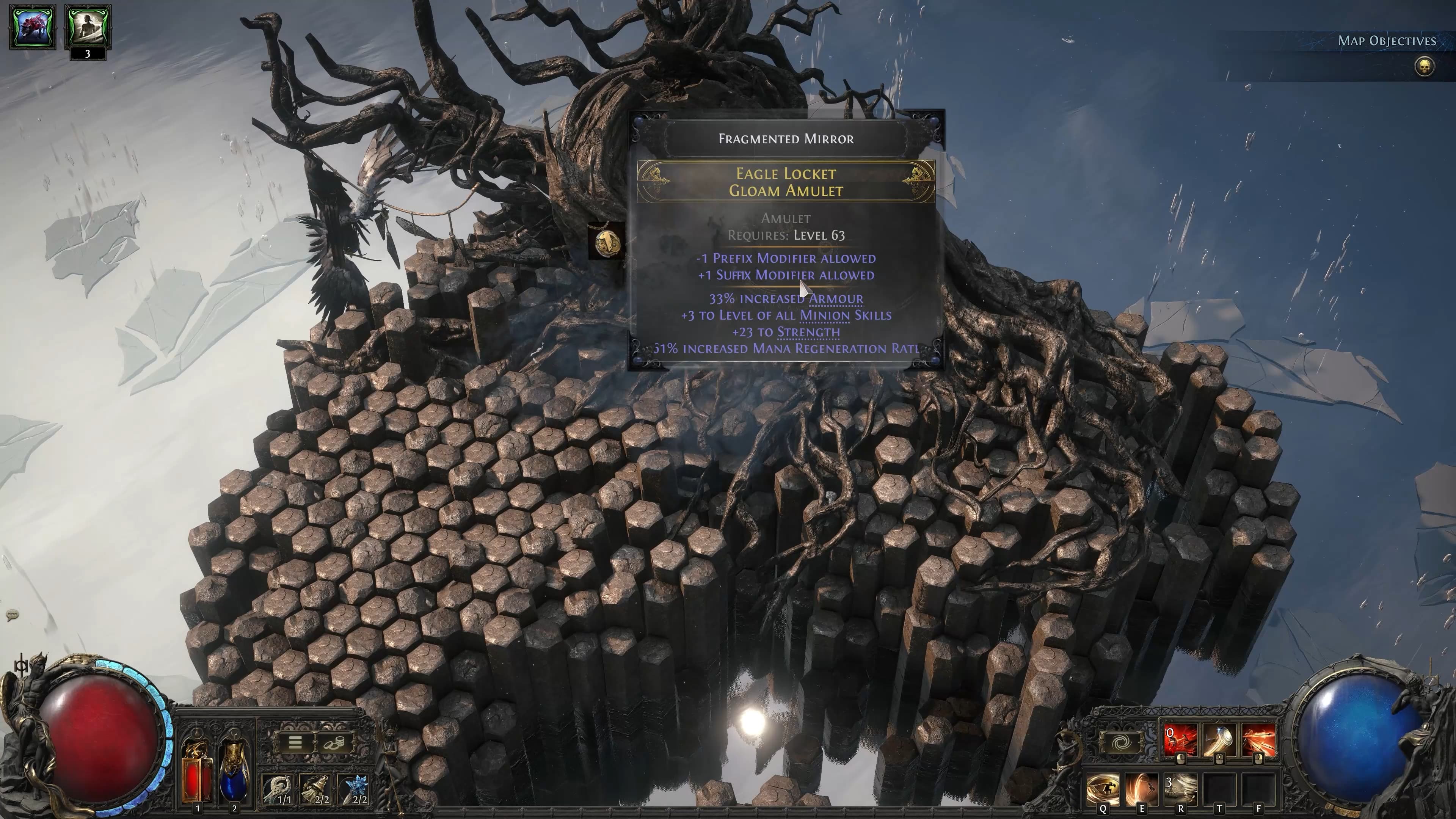Select the glowing sling projectile skill icon

(x=1220, y=741)
